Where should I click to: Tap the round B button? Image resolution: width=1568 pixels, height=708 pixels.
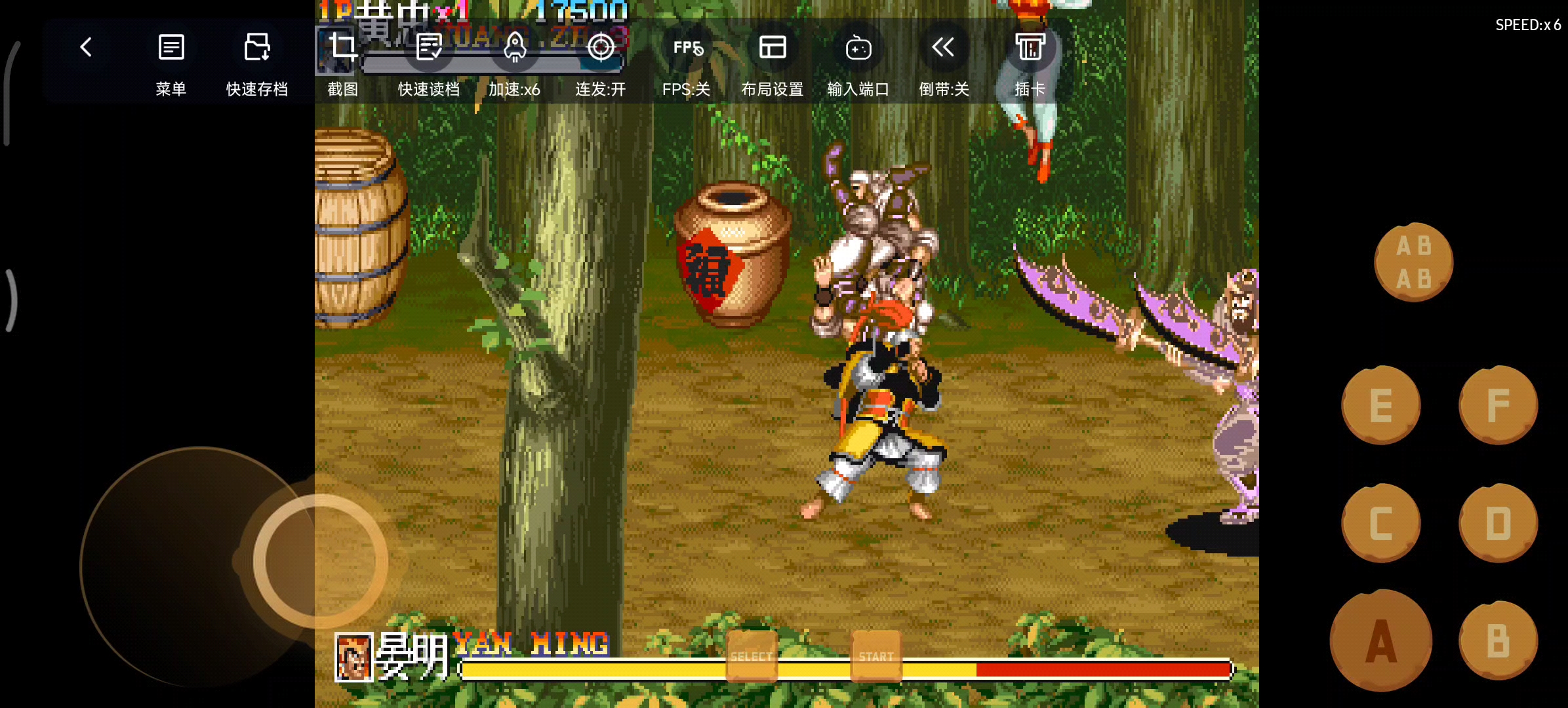1498,640
